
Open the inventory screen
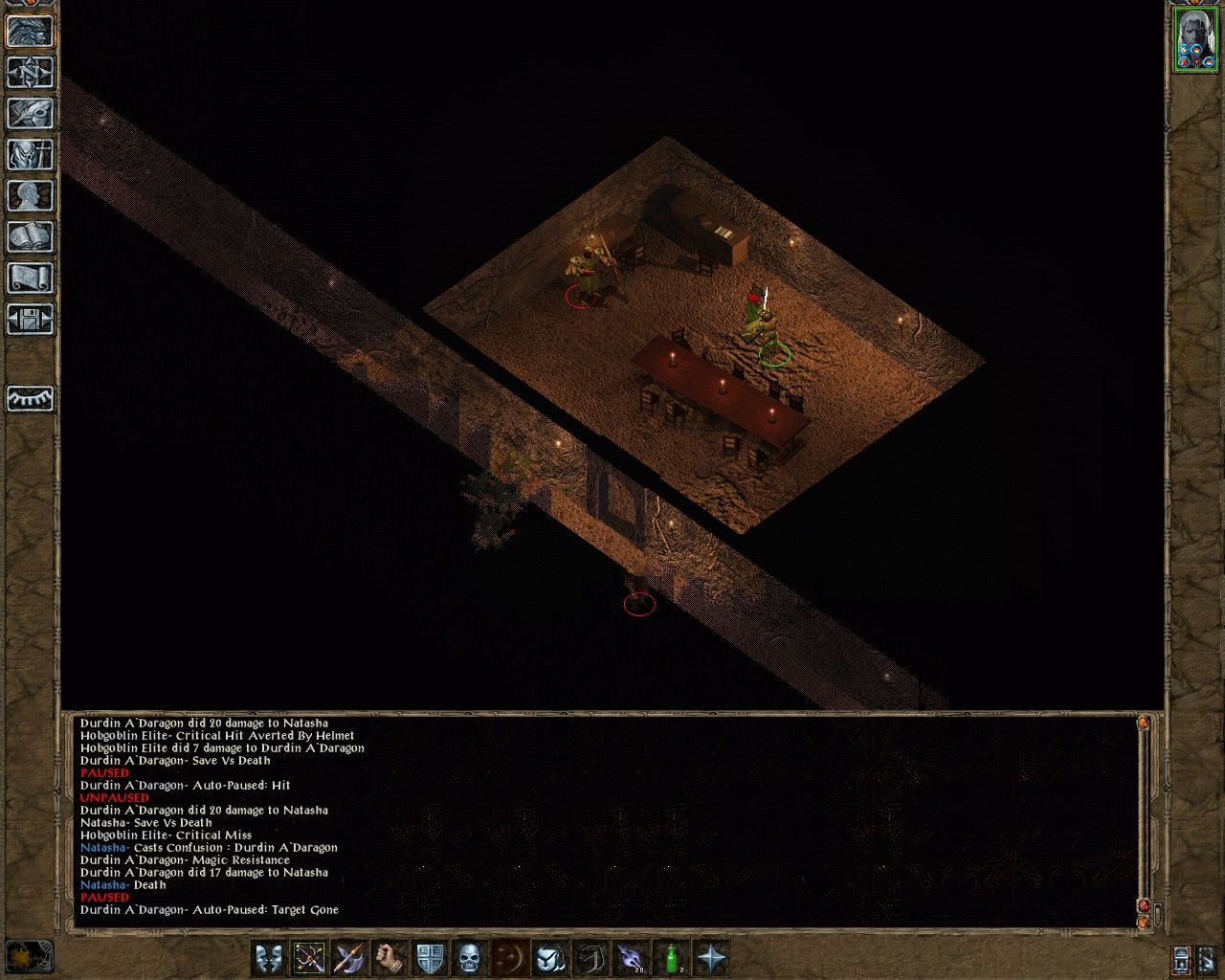click(x=31, y=153)
